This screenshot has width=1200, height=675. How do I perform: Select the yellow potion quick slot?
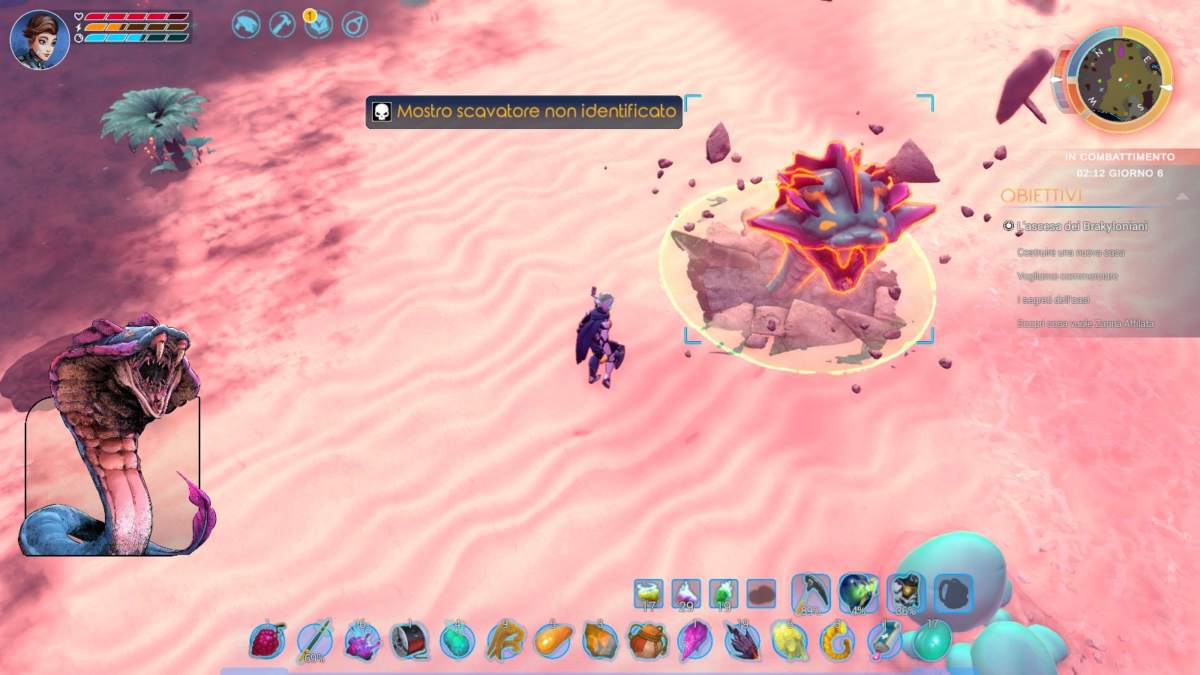tap(648, 594)
